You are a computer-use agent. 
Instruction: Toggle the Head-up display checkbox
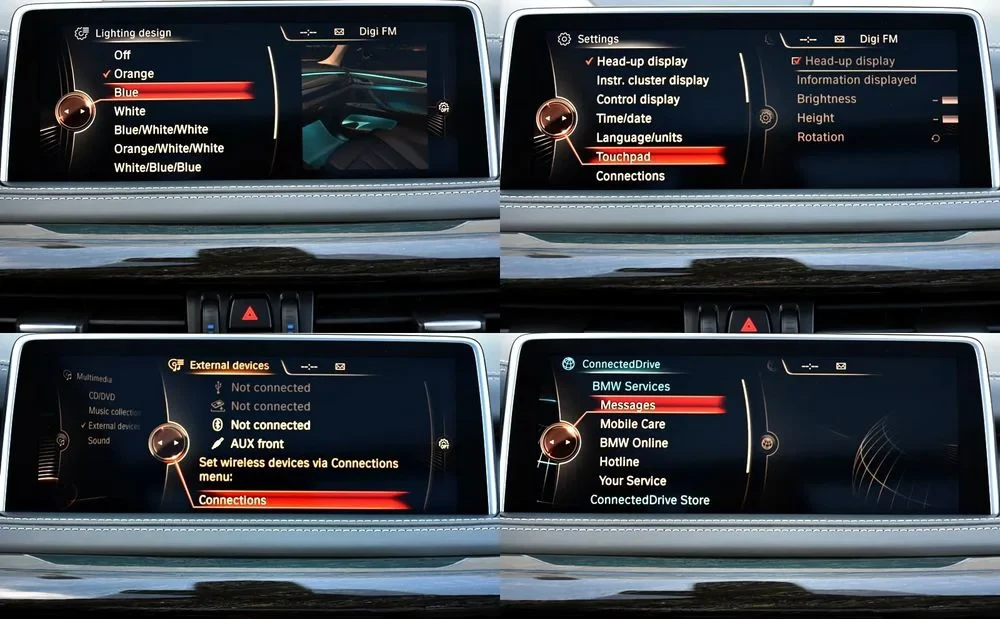pyautogui.click(x=797, y=61)
